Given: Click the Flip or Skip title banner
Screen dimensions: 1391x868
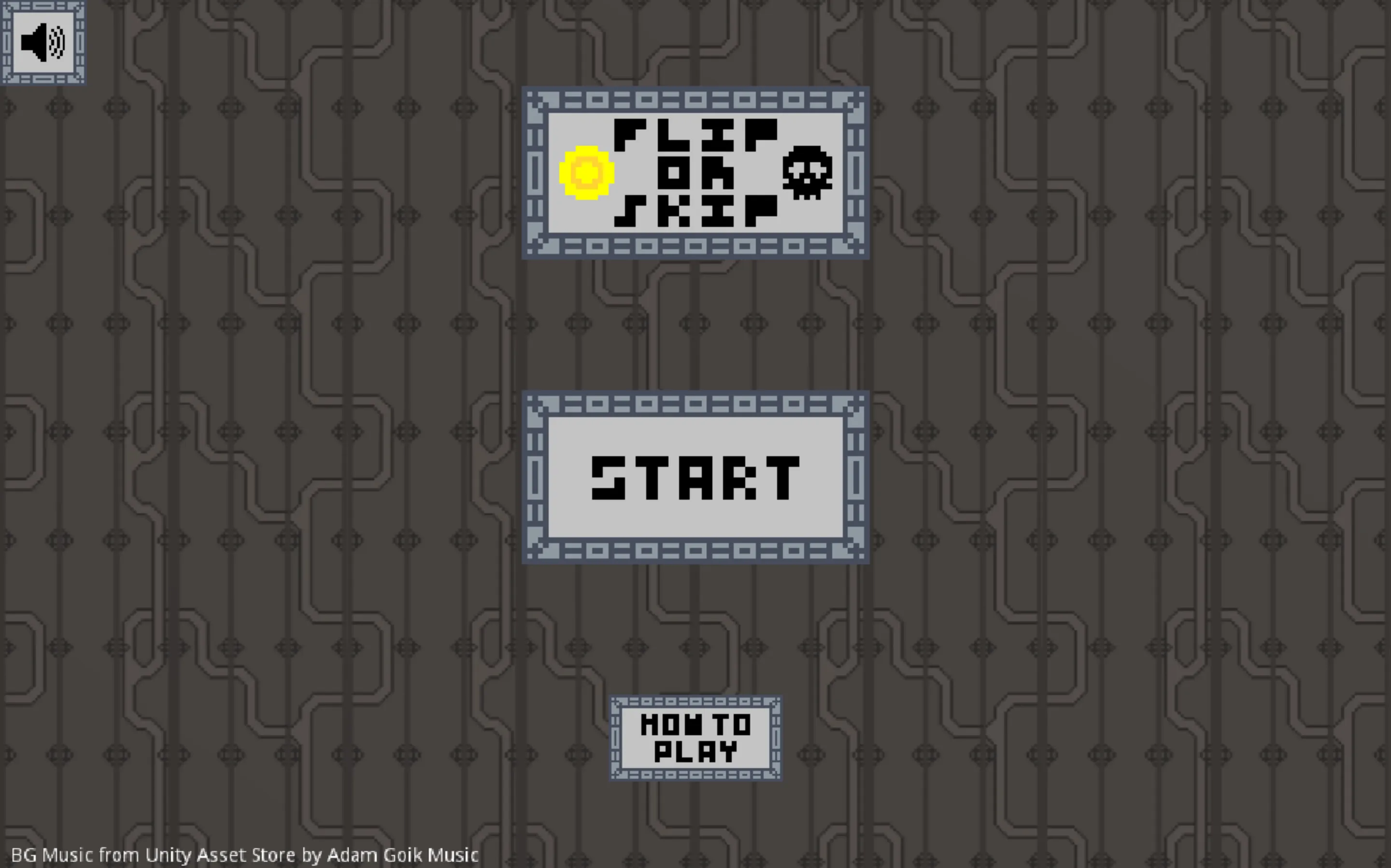Looking at the screenshot, I should coord(695,173).
